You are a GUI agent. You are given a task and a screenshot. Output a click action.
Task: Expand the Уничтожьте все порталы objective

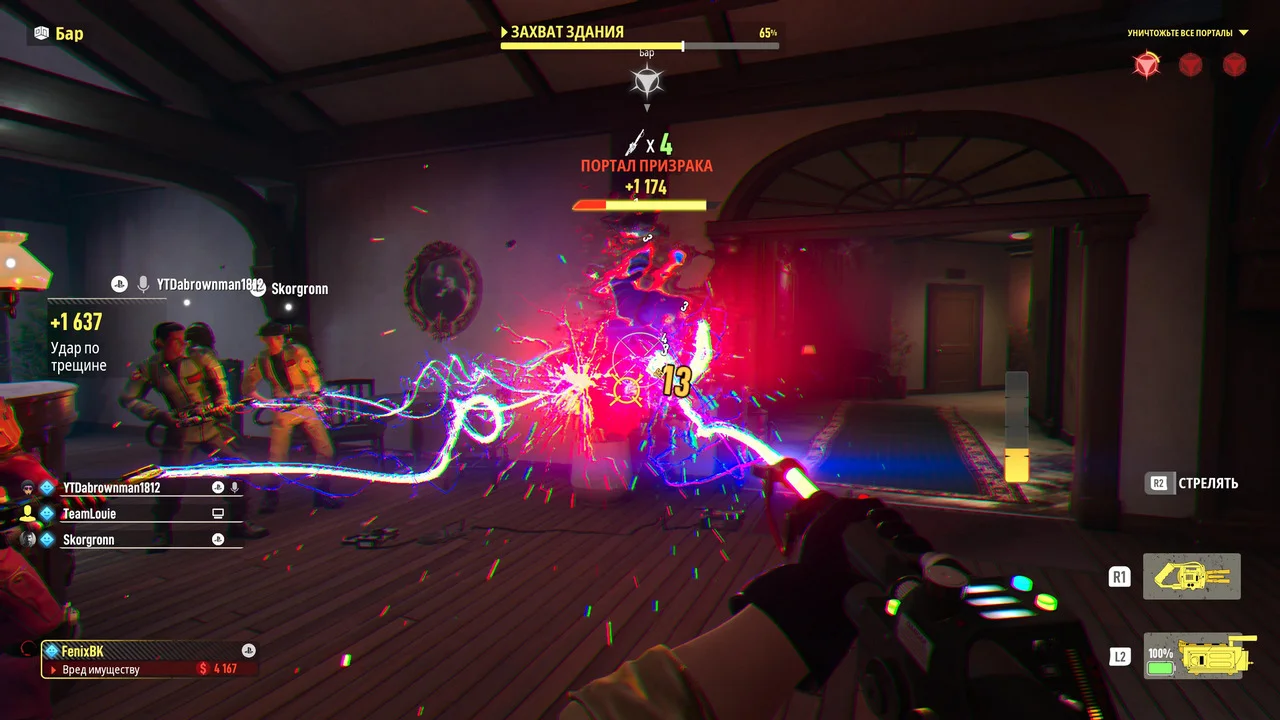tap(1243, 33)
